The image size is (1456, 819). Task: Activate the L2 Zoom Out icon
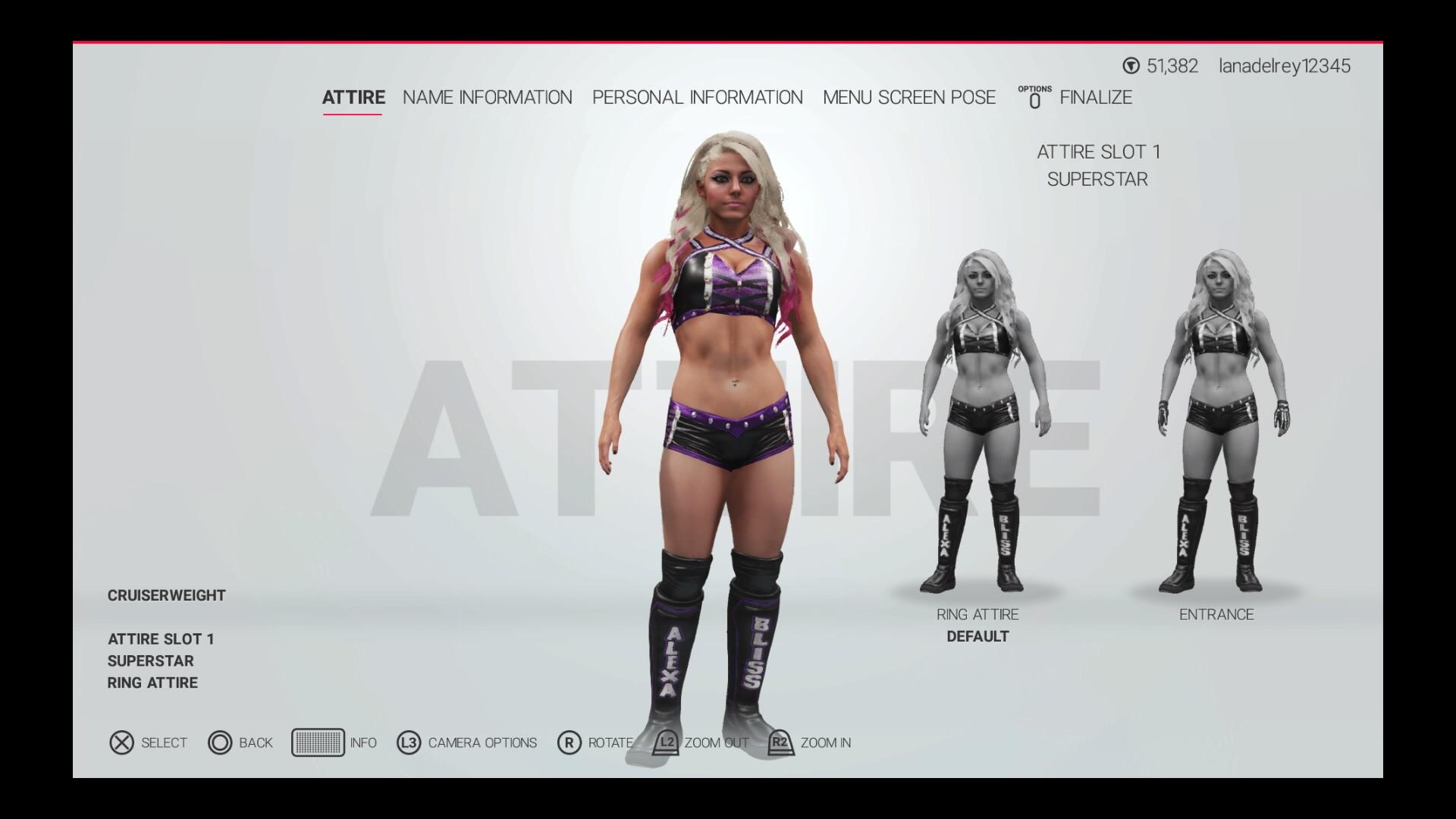[667, 743]
